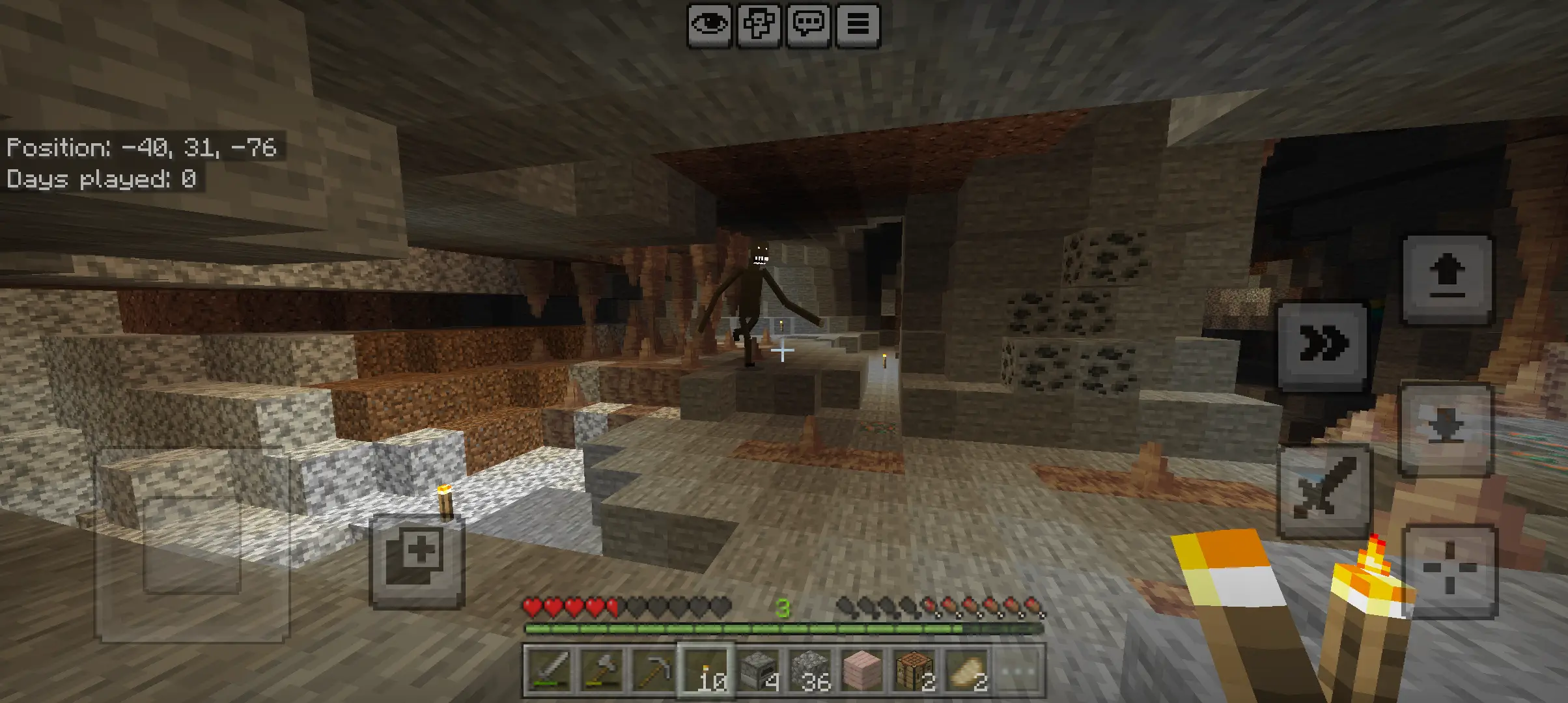Open the pause menu hamburger button
Screen dimensions: 1568x703
(858, 25)
